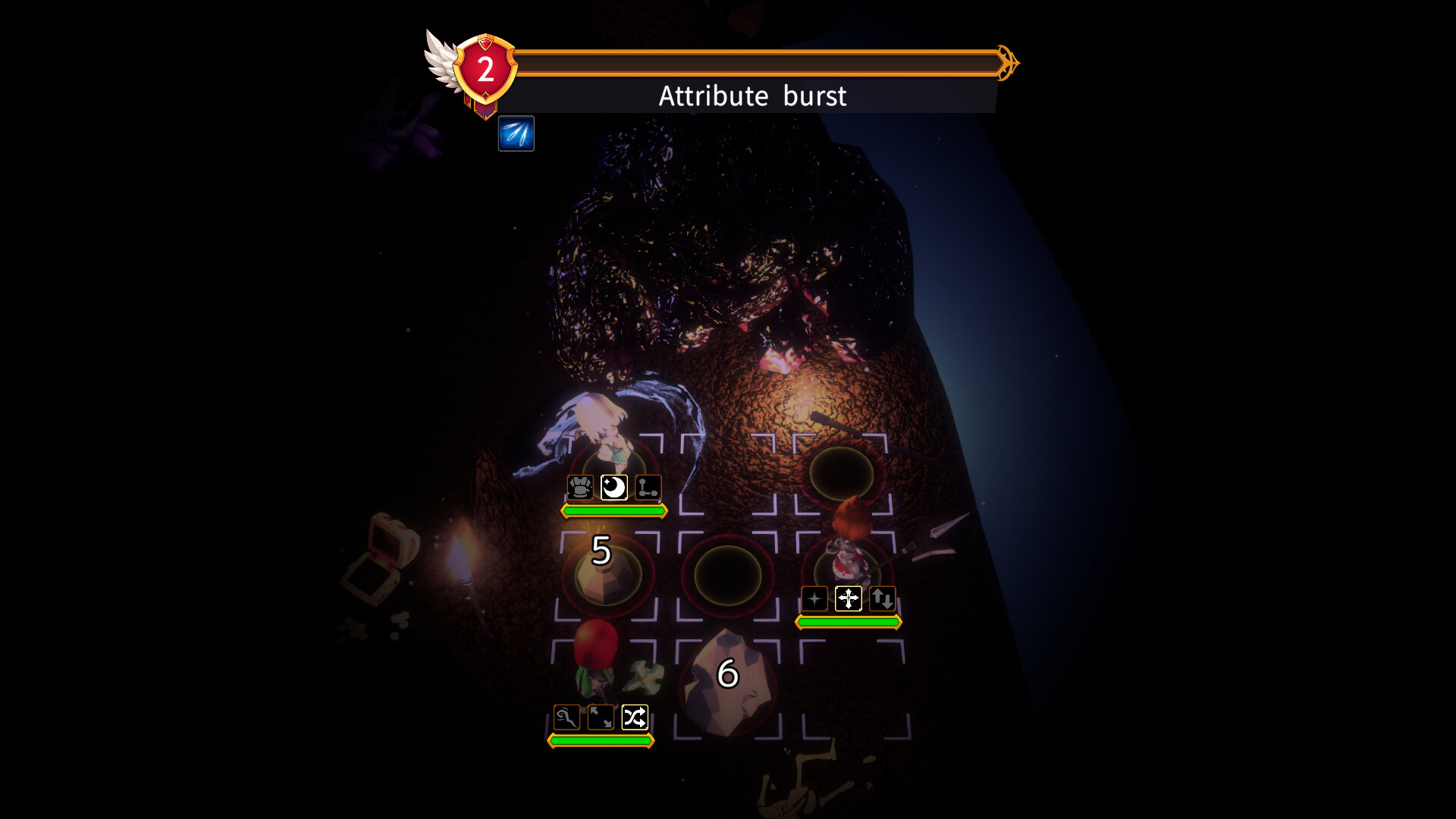
Task: Click the sparkle attribute icon near the knight
Action: [814, 599]
